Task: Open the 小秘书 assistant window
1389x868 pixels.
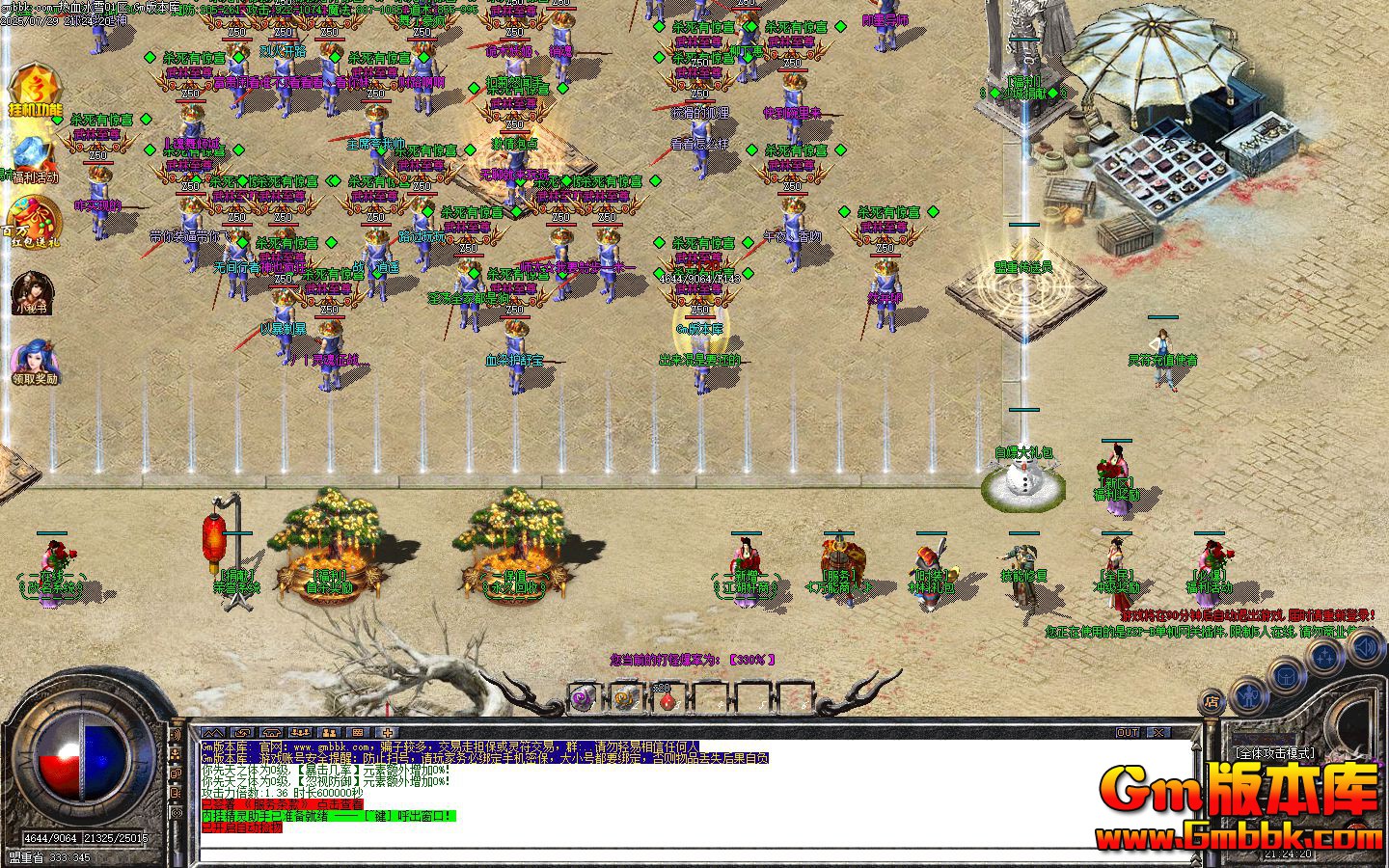Action: pos(32,294)
